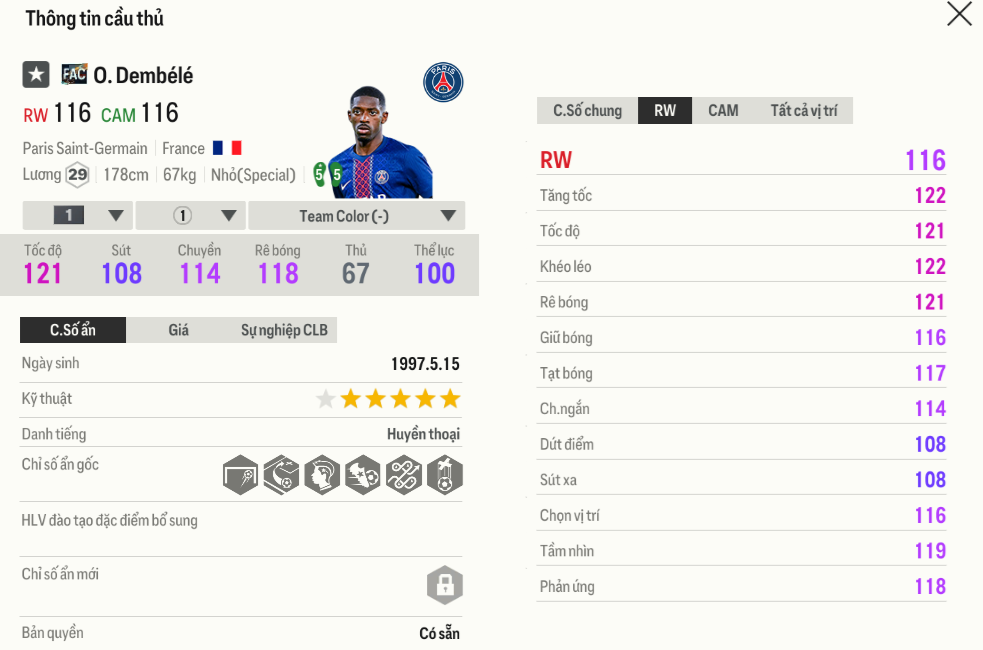Expand the upgrade level 1 dropdown
Screen dimensions: 983x650
[x=77, y=216]
